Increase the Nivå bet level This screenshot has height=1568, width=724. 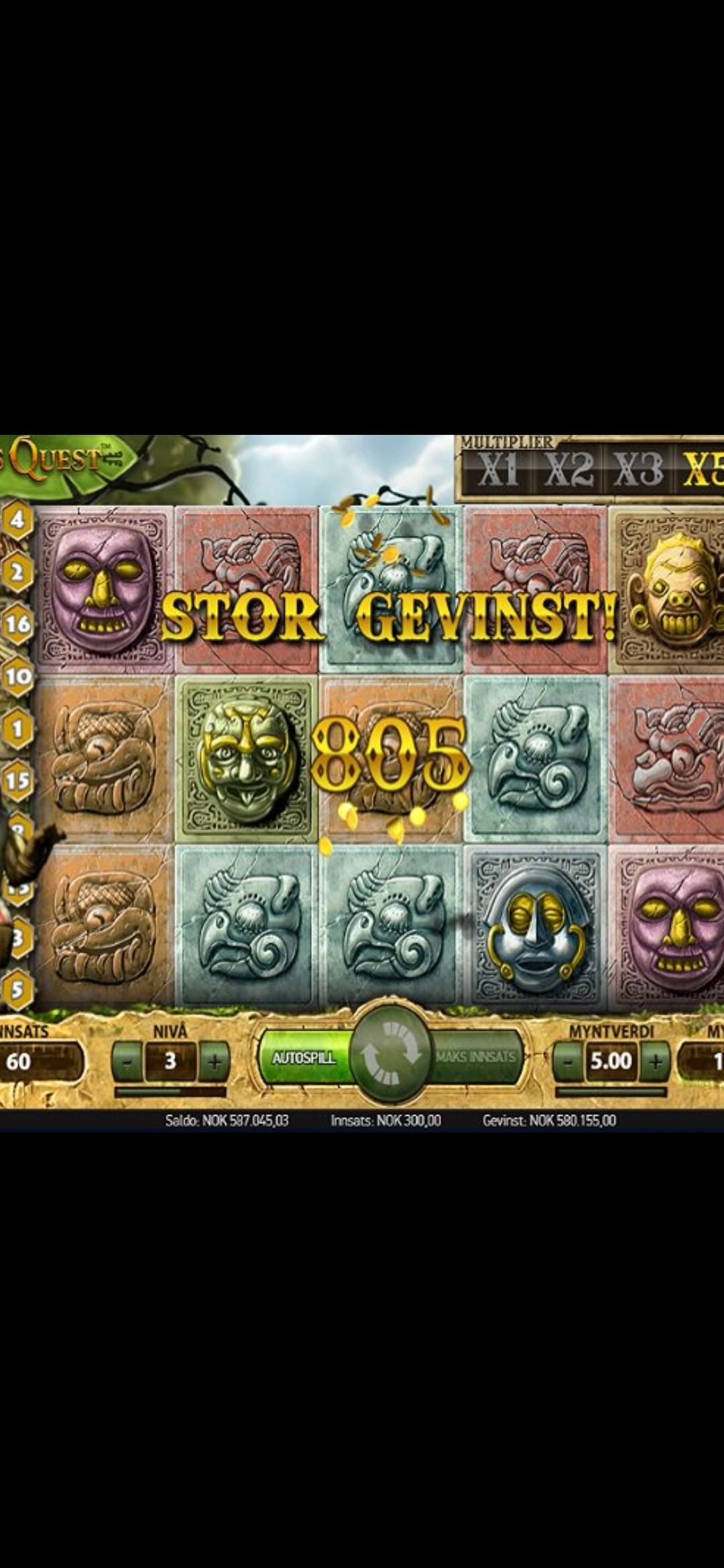click(x=214, y=1061)
